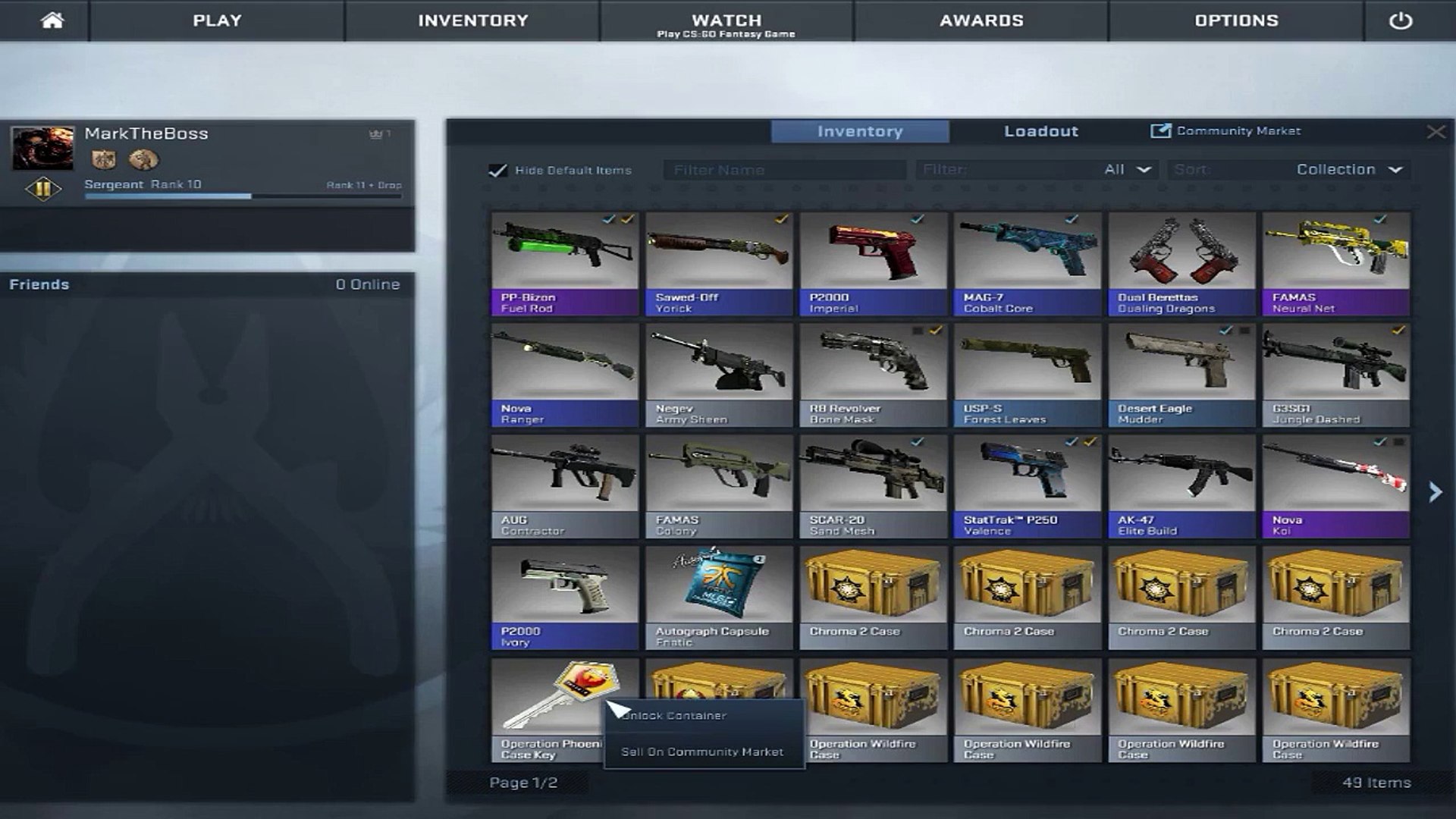1456x819 pixels.
Task: Open the Options menu
Action: (1236, 20)
